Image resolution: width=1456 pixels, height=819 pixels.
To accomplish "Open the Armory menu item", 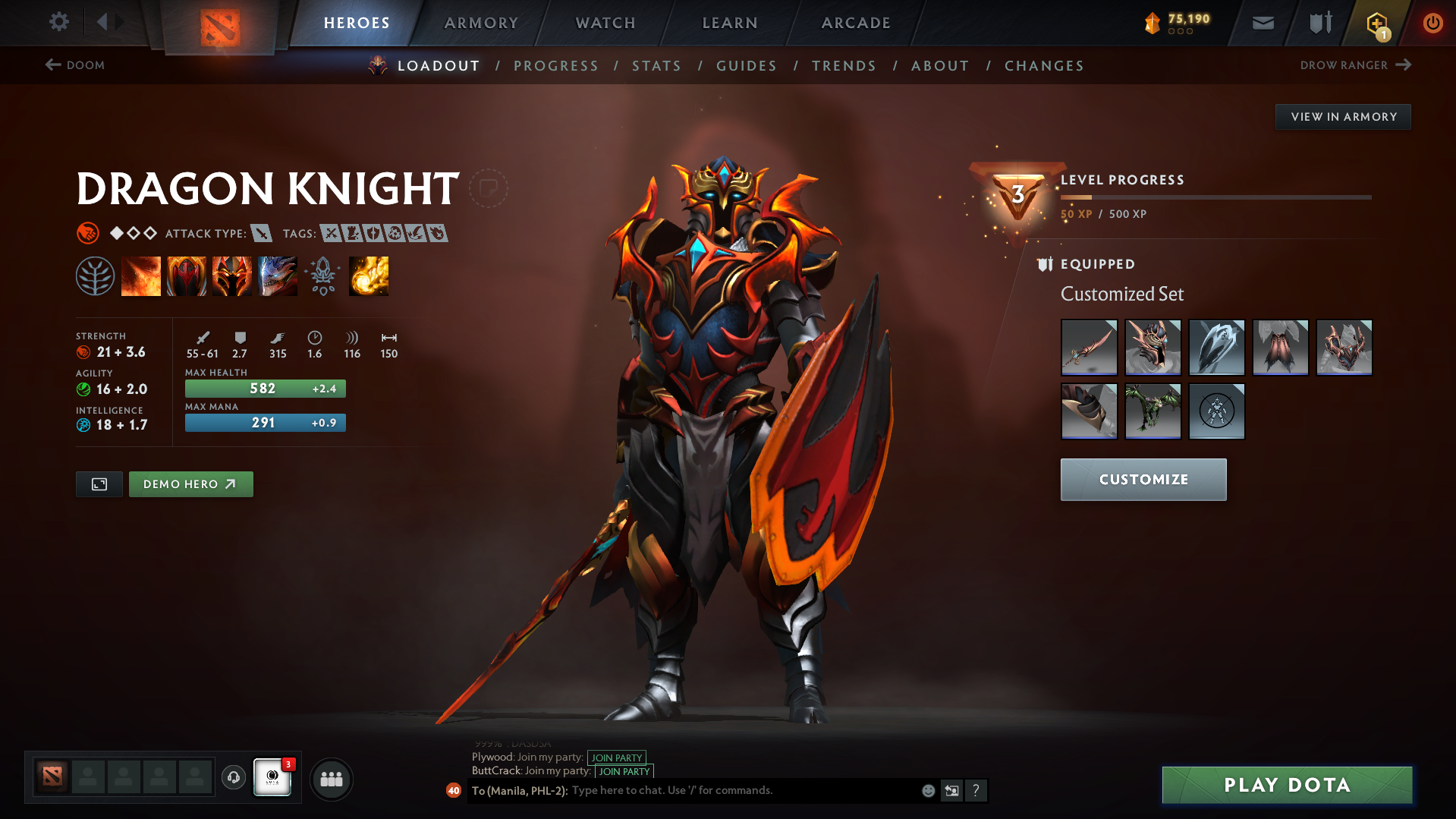I will click(481, 23).
